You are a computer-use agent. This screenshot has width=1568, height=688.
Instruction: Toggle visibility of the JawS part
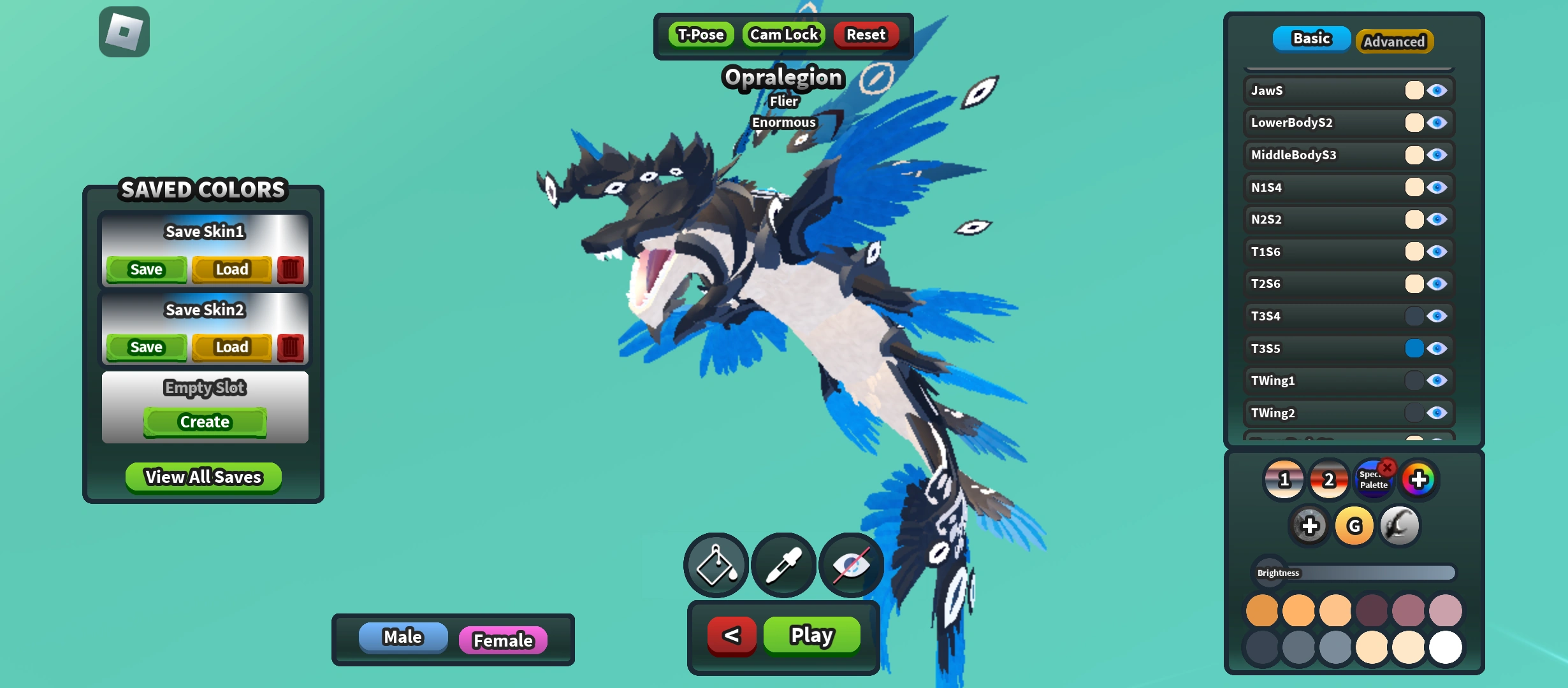click(1437, 90)
